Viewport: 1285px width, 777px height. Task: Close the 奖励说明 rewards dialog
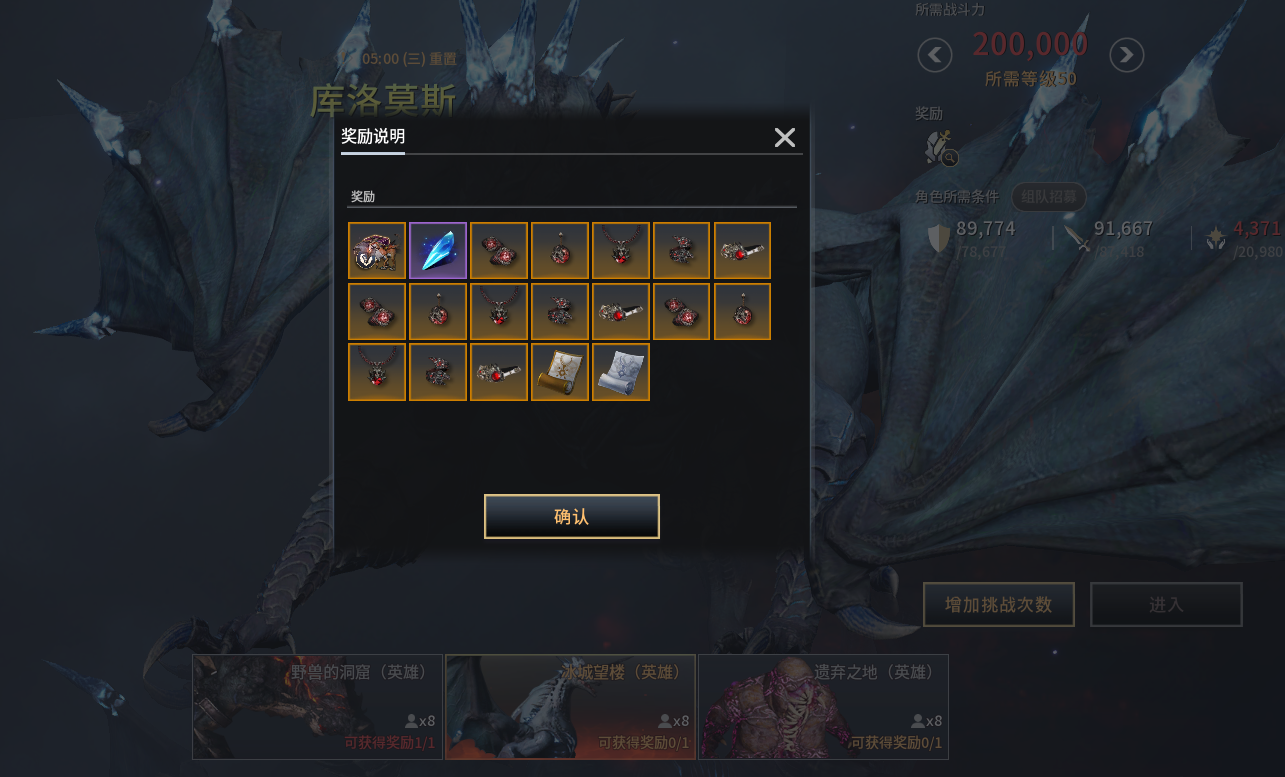pyautogui.click(x=785, y=137)
